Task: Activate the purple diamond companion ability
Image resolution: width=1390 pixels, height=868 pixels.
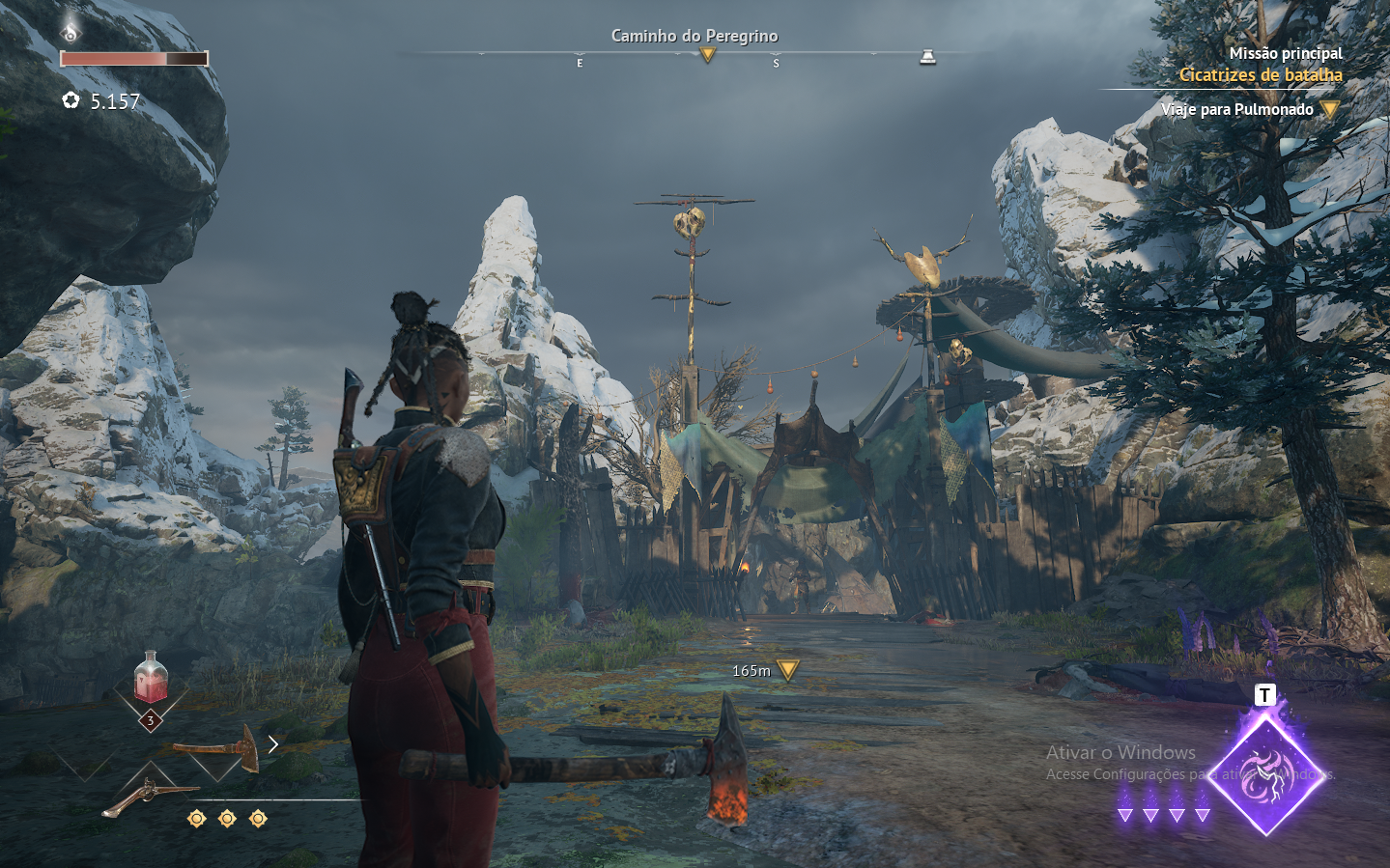Action: click(1264, 774)
